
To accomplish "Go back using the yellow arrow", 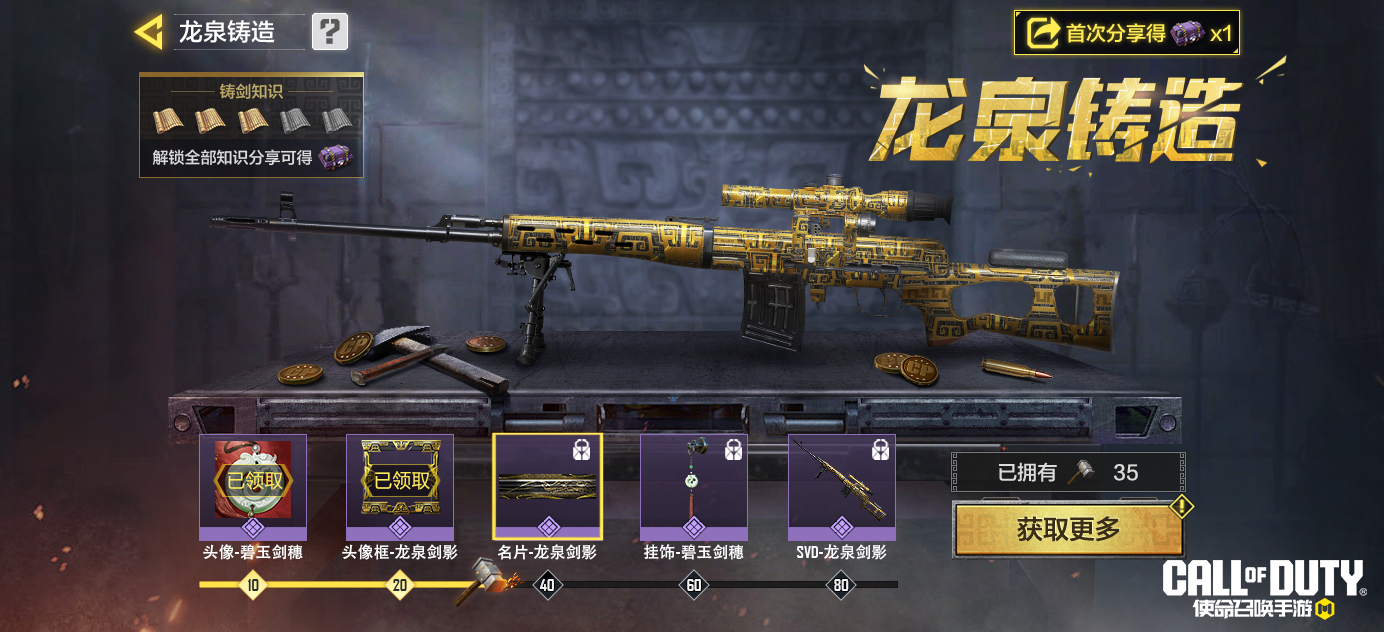I will [148, 33].
